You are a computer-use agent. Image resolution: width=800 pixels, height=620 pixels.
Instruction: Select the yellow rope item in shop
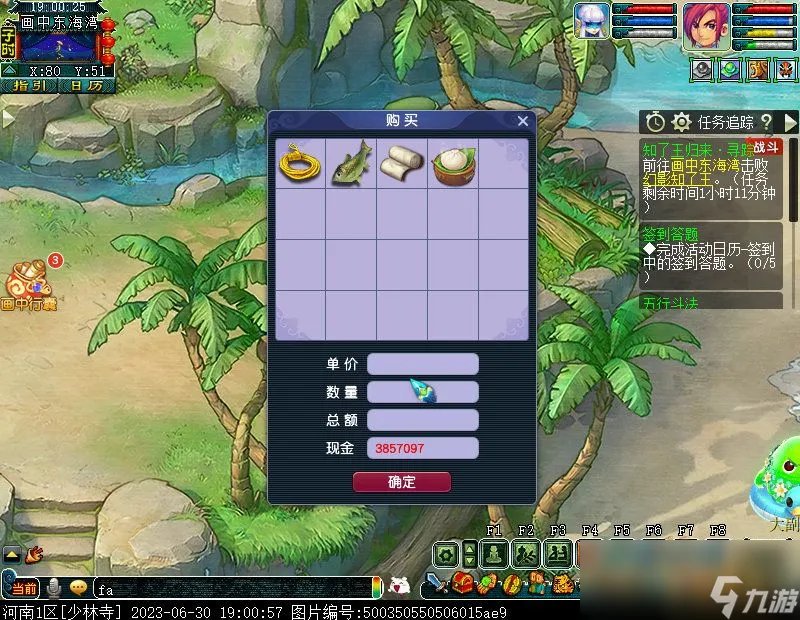(301, 163)
